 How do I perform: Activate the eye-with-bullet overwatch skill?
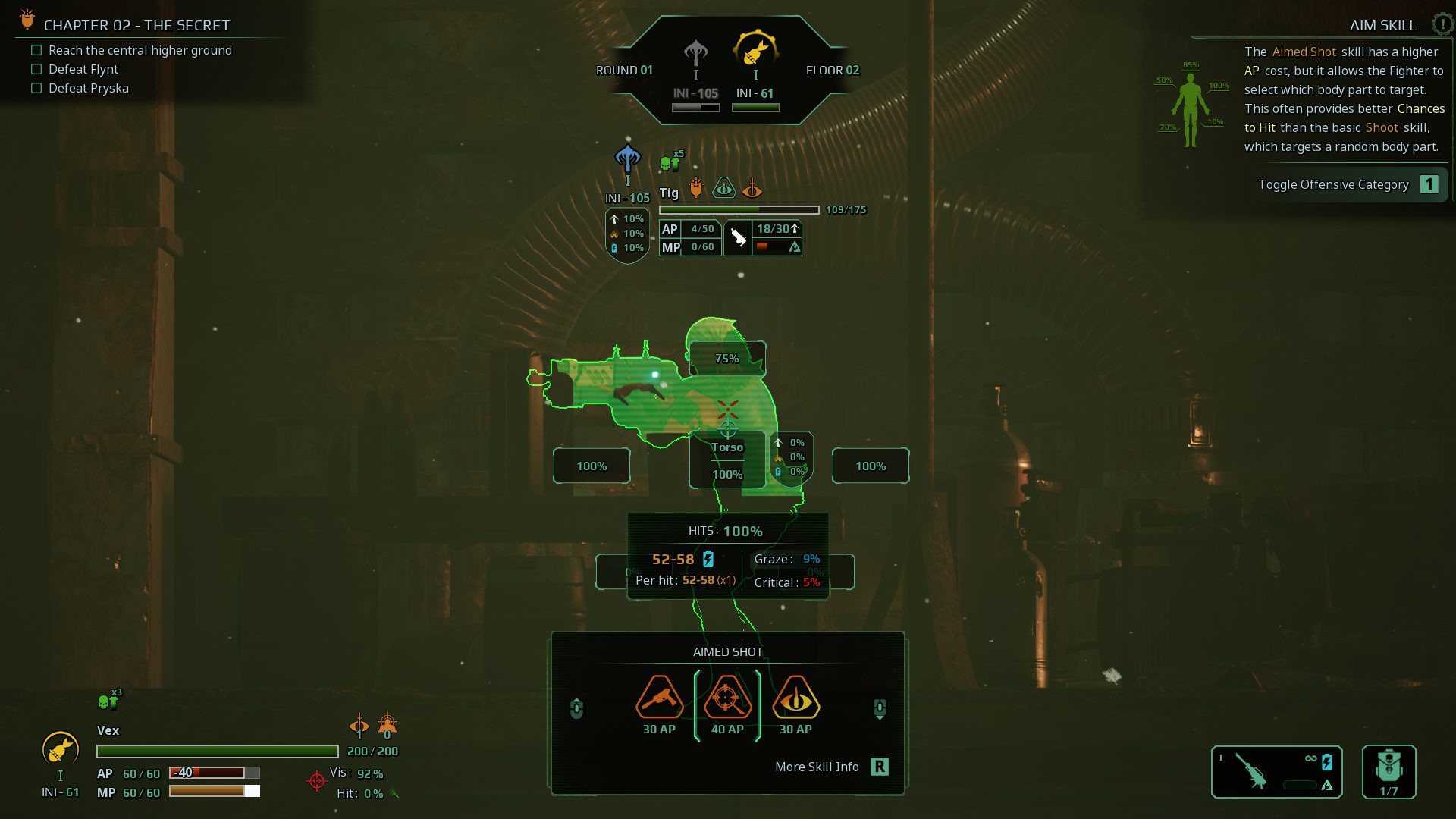tap(795, 698)
